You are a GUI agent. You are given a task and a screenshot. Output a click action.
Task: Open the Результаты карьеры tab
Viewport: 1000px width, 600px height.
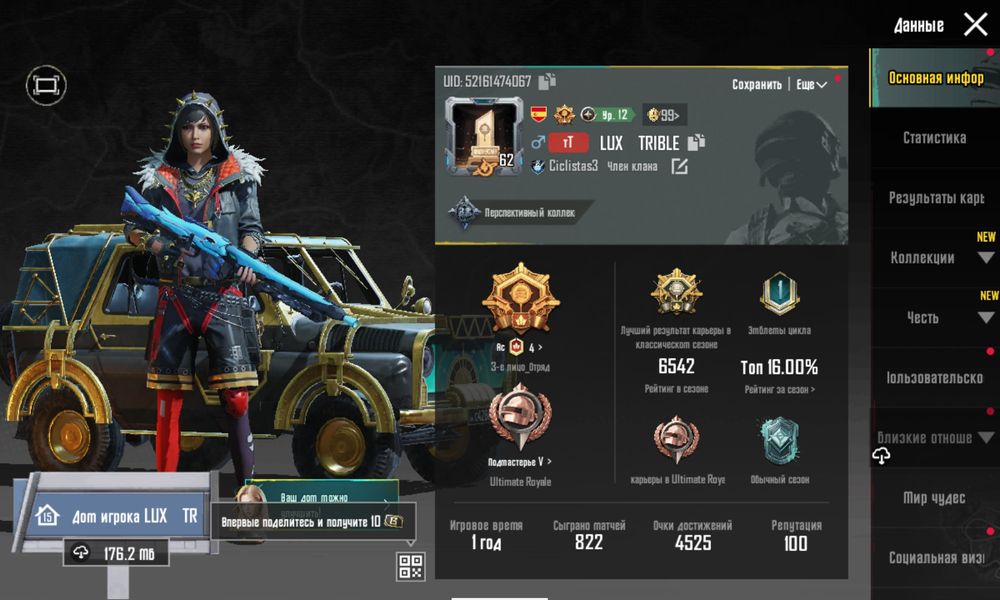pyautogui.click(x=936, y=198)
